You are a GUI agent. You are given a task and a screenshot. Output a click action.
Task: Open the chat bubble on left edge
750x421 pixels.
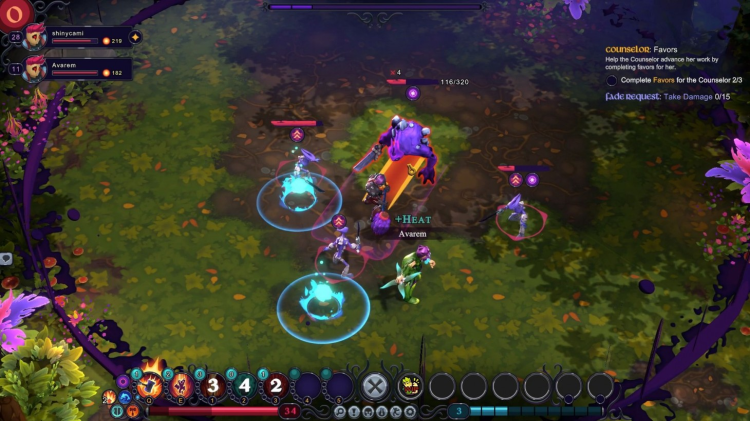coord(6,258)
